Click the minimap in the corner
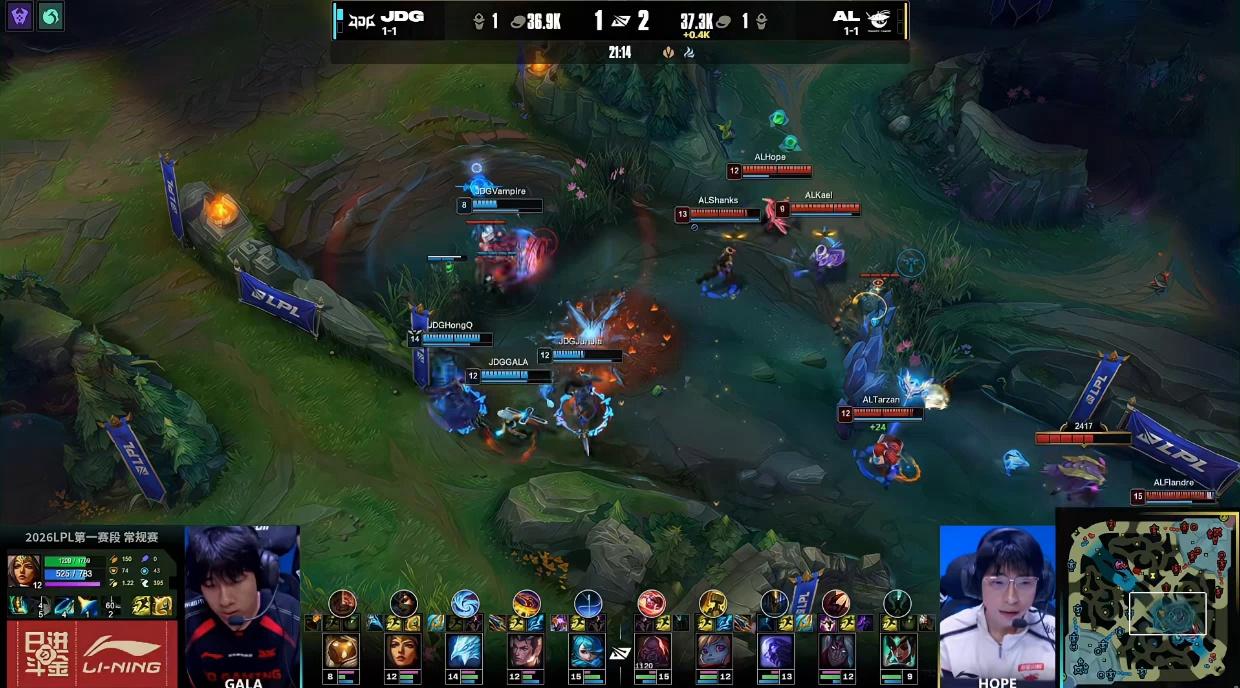This screenshot has height=688, width=1240. coord(1152,600)
